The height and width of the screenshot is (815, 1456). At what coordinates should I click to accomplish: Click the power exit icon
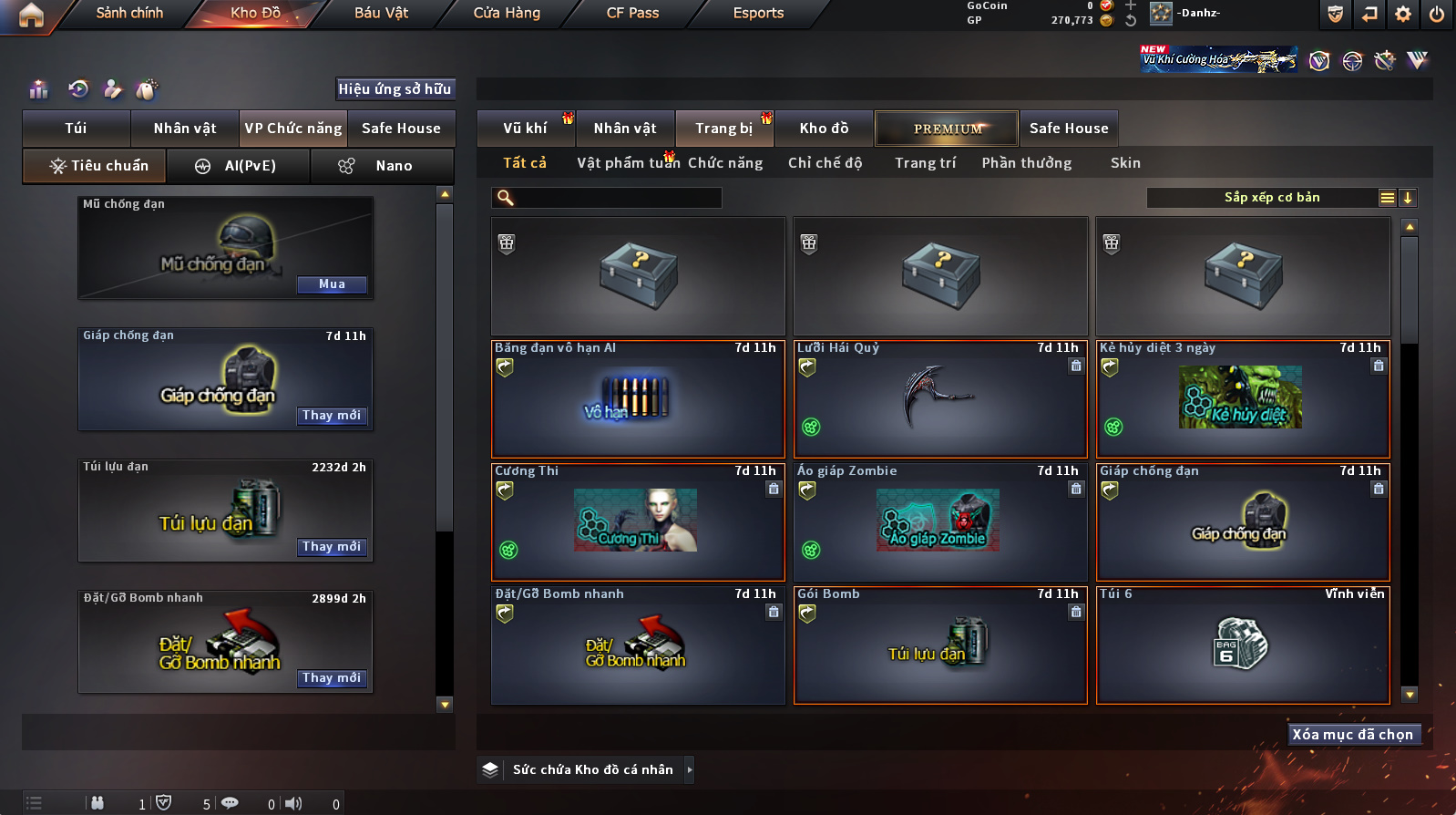[x=1437, y=14]
